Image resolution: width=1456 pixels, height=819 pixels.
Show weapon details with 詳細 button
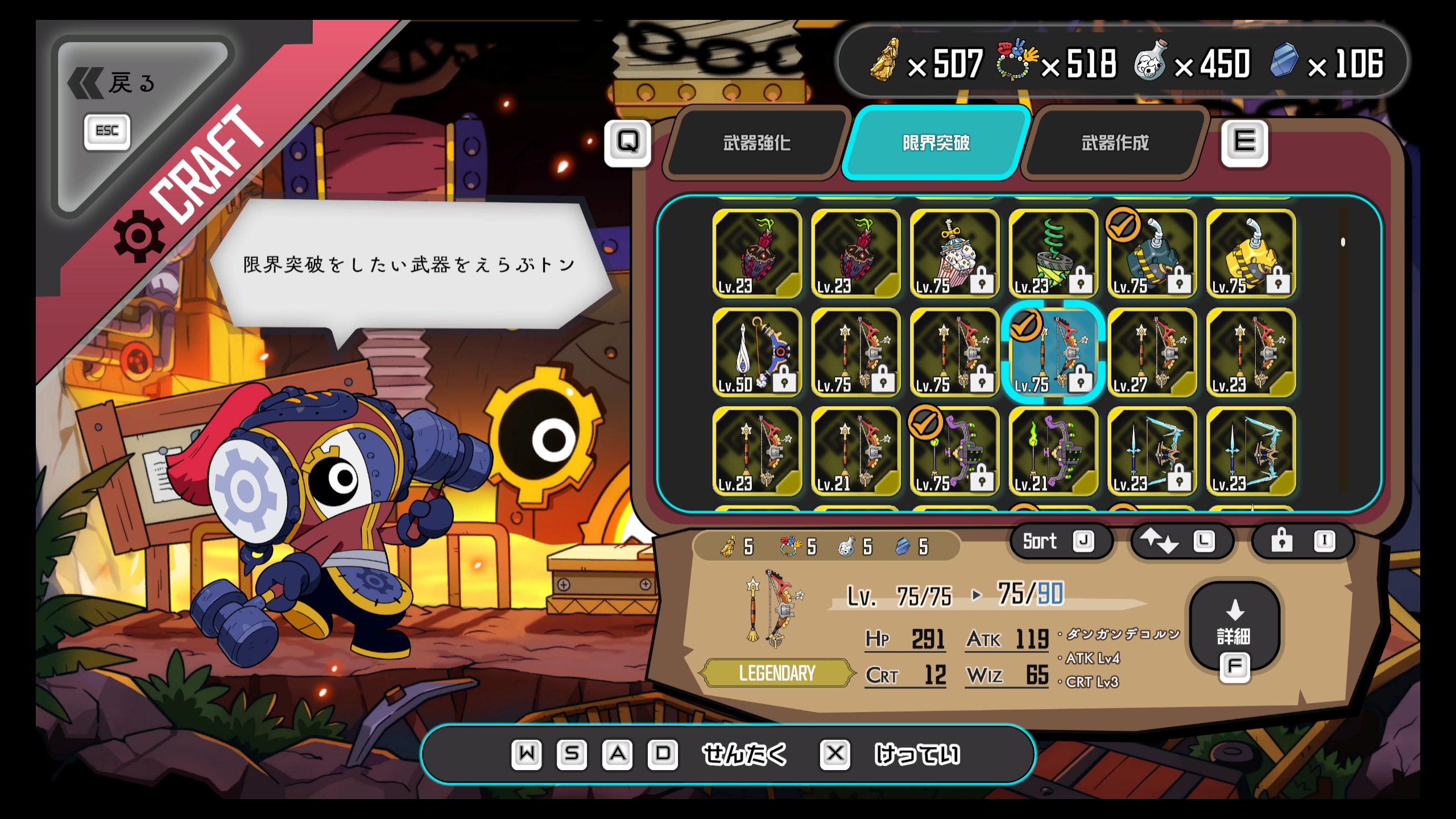click(1234, 631)
